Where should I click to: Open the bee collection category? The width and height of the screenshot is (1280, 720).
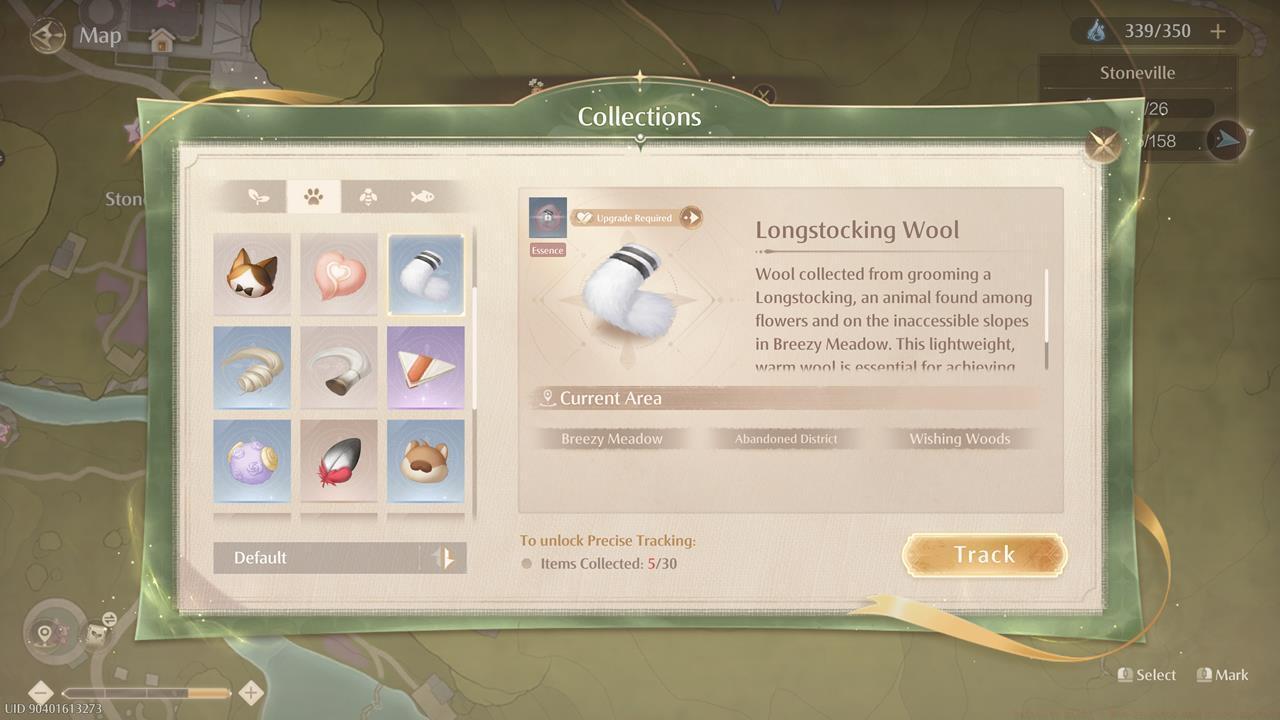(368, 196)
